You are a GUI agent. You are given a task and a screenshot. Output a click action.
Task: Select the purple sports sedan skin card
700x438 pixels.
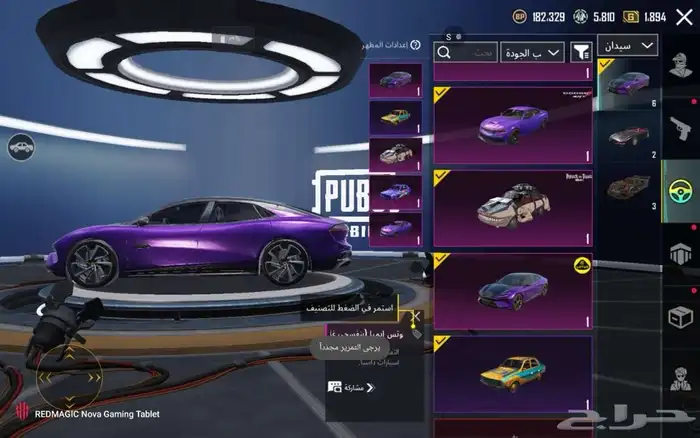(x=512, y=291)
